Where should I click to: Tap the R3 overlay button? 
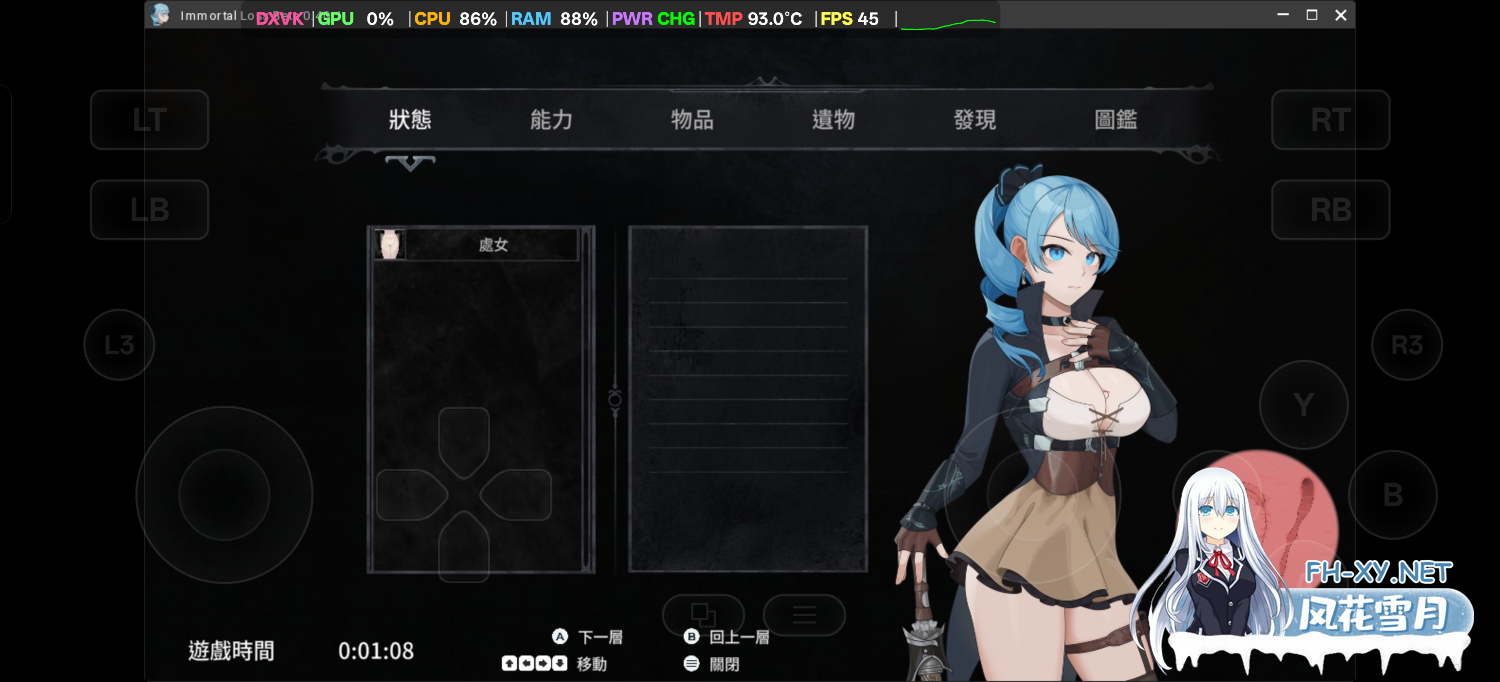1406,345
